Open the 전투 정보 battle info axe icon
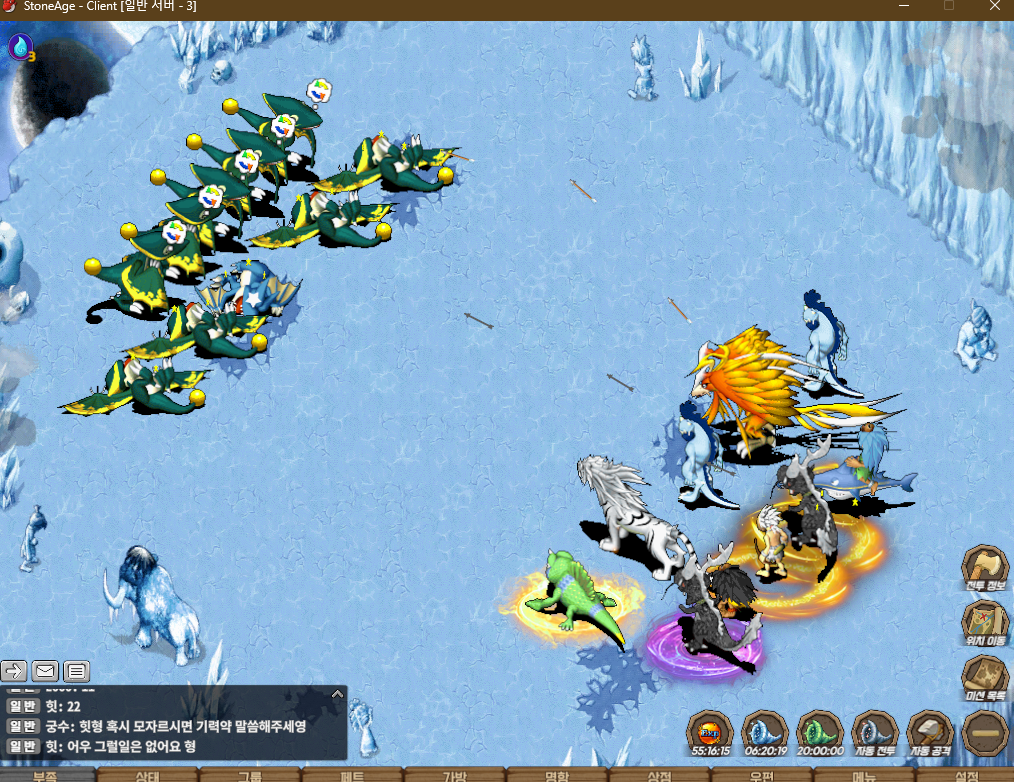The height and width of the screenshot is (782, 1014). pyautogui.click(x=984, y=566)
